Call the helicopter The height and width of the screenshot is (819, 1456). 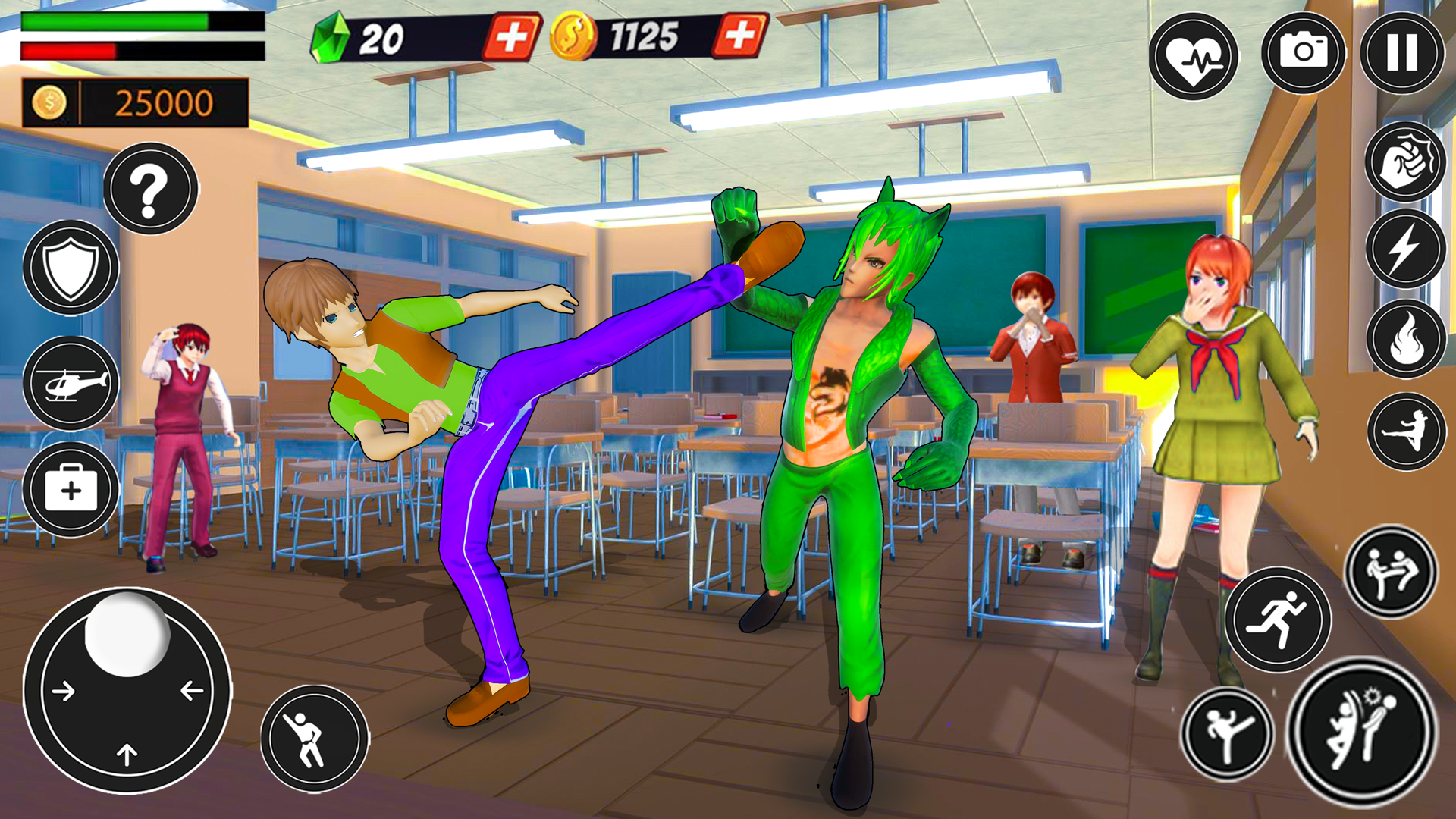point(71,383)
